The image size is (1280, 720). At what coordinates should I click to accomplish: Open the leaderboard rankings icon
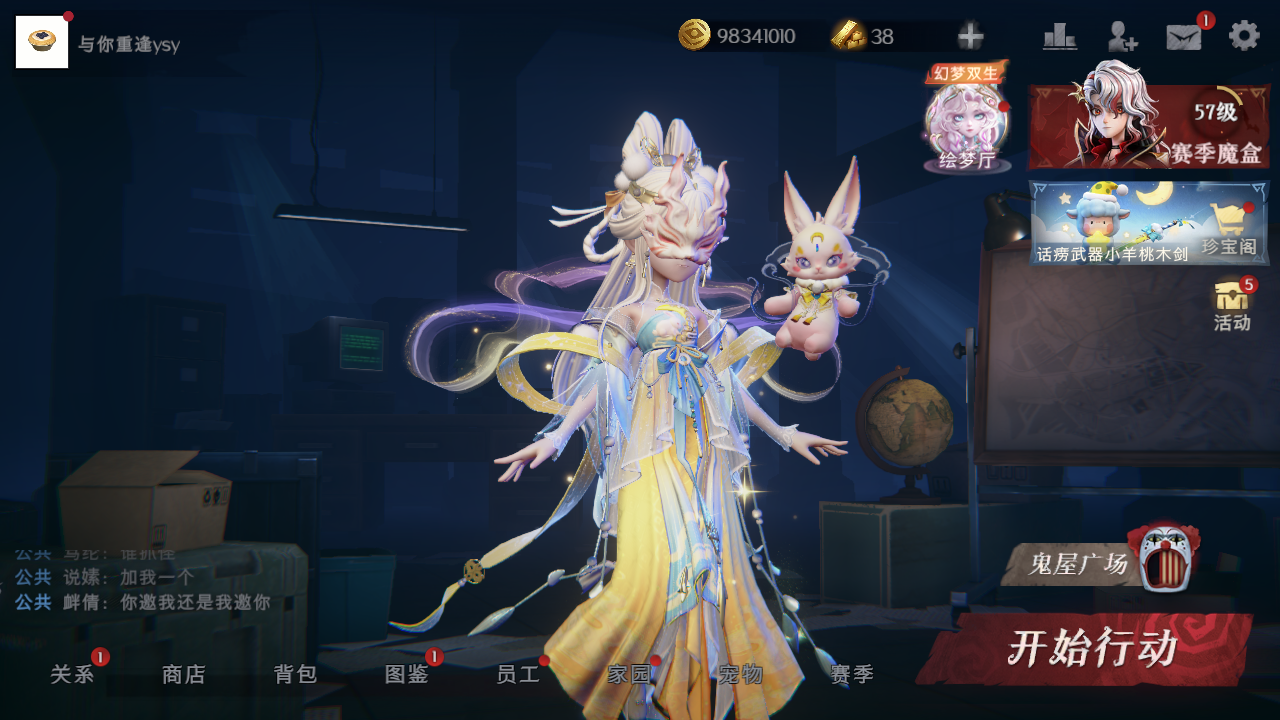(x=1059, y=37)
